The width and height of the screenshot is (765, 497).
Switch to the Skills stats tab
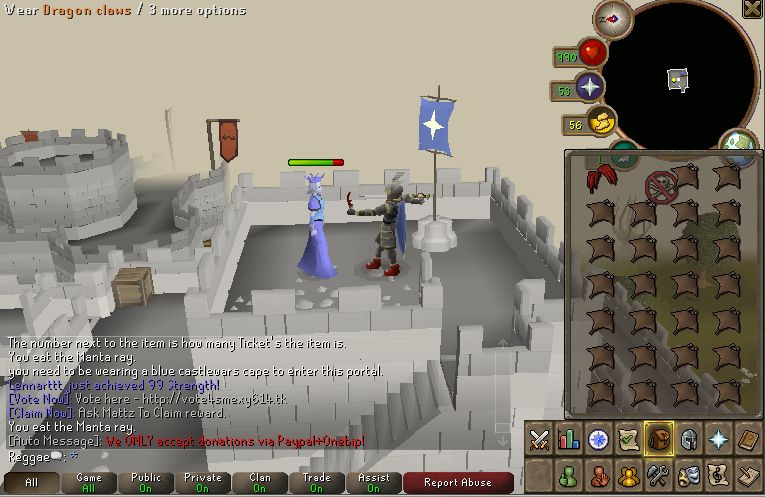(x=569, y=438)
